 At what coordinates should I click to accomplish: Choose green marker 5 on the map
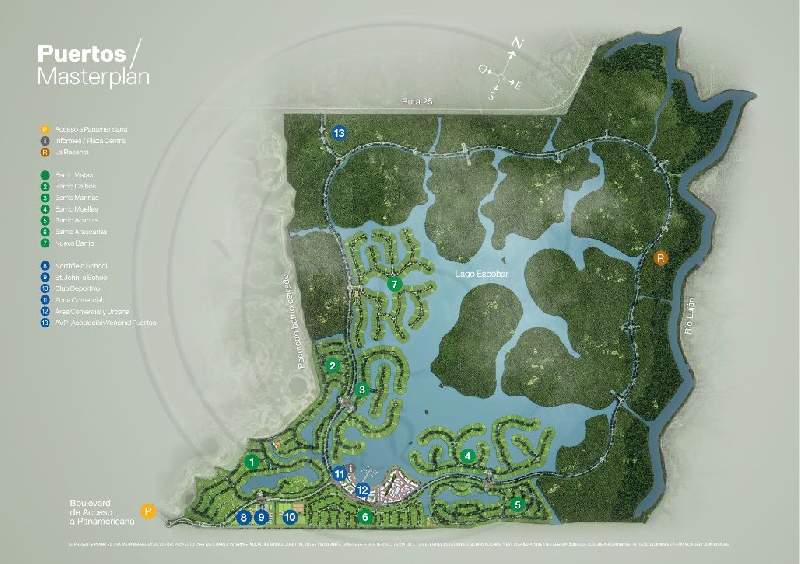pos(517,504)
